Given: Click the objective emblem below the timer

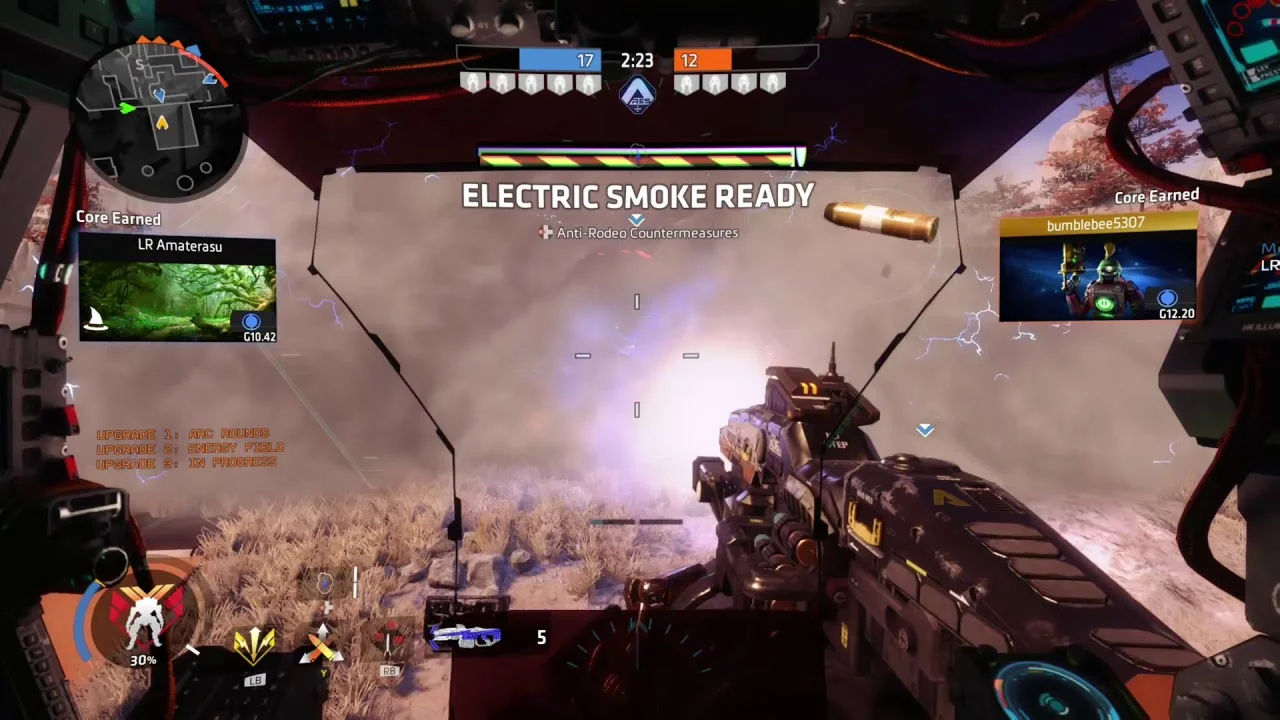Looking at the screenshot, I should pos(637,95).
